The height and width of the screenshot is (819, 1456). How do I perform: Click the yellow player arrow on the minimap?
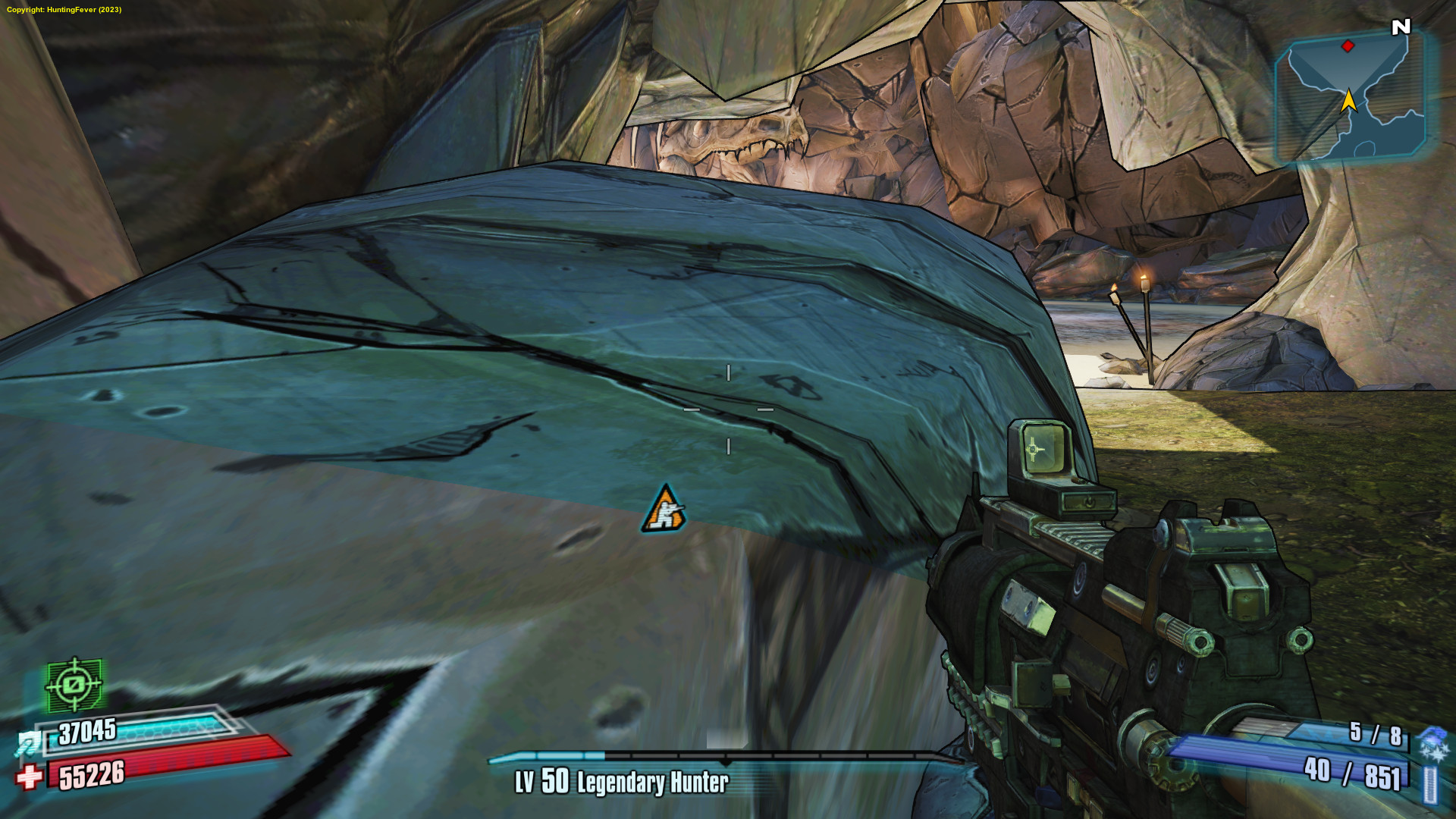coord(1348,102)
